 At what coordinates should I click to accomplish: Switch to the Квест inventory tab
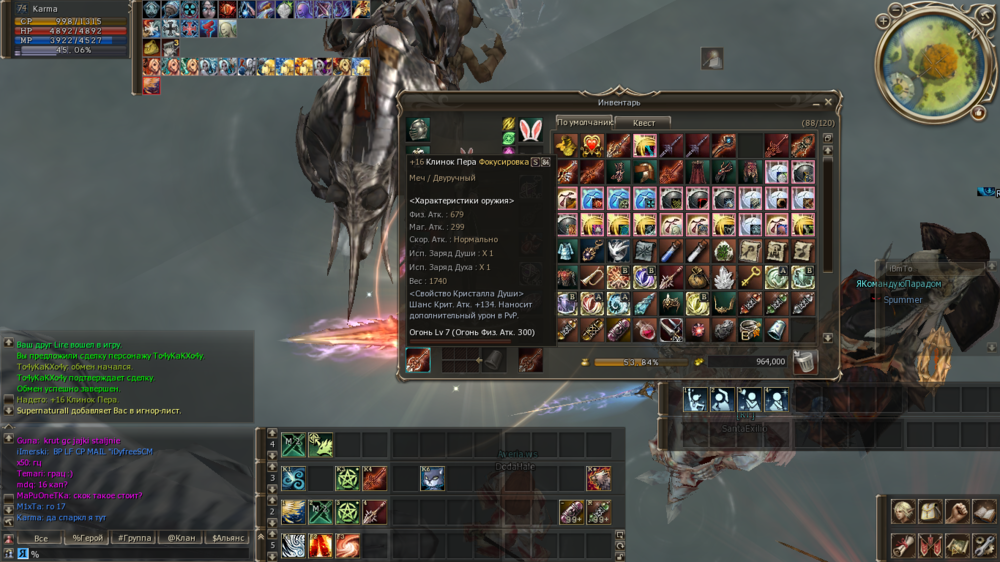[x=644, y=123]
